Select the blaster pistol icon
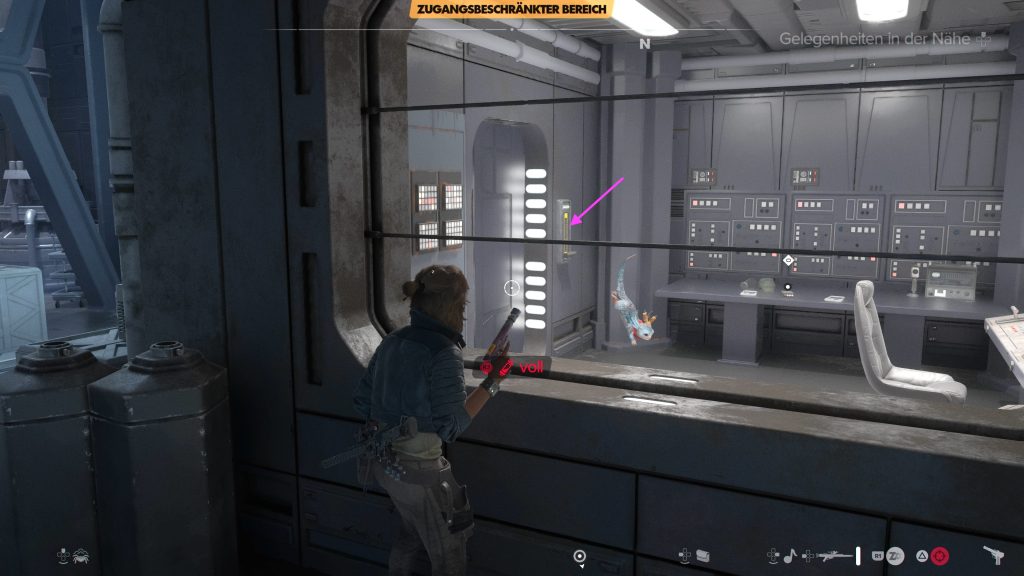1024x576 pixels. point(993,554)
